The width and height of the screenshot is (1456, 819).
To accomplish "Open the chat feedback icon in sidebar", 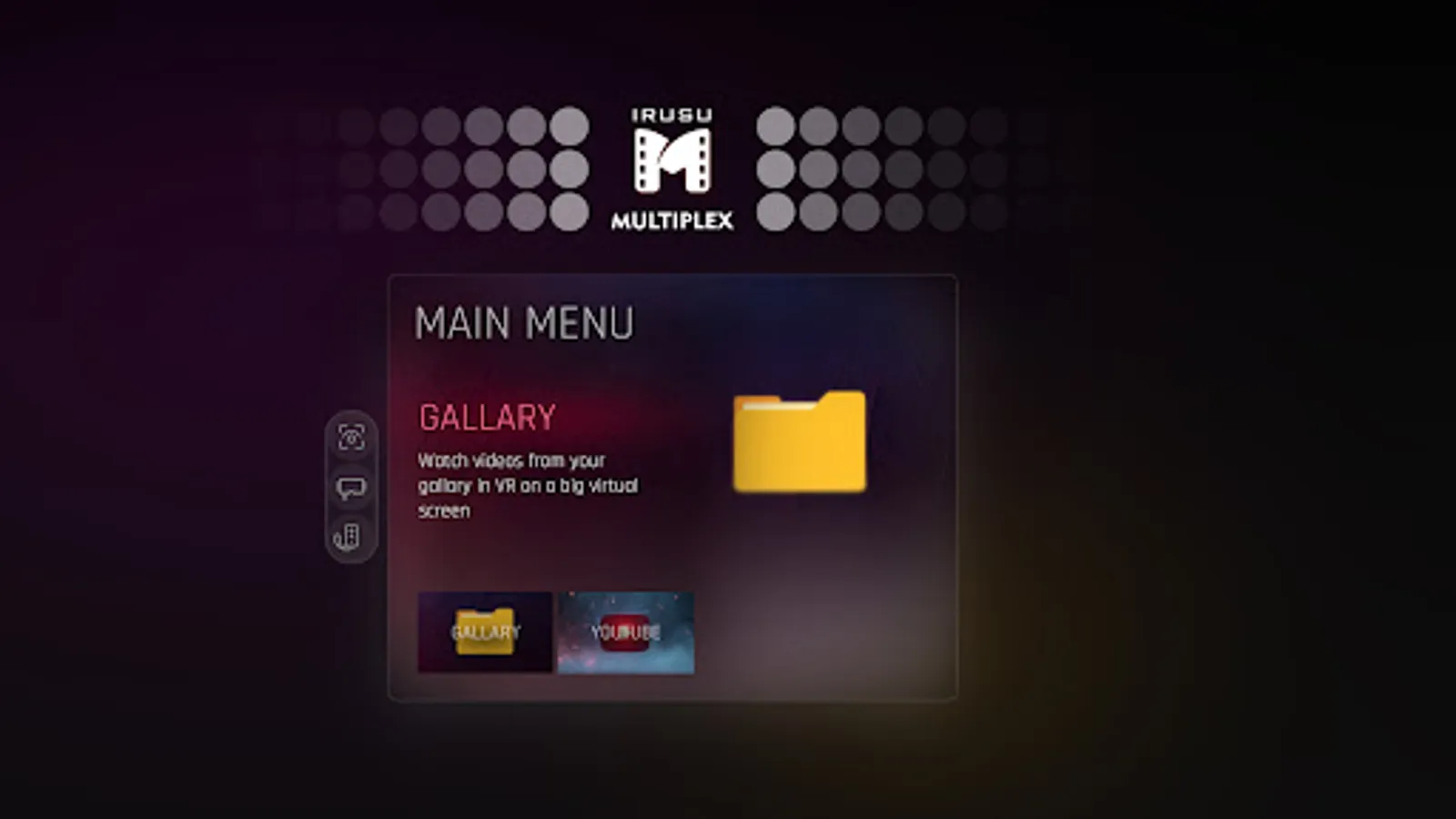I will [350, 486].
